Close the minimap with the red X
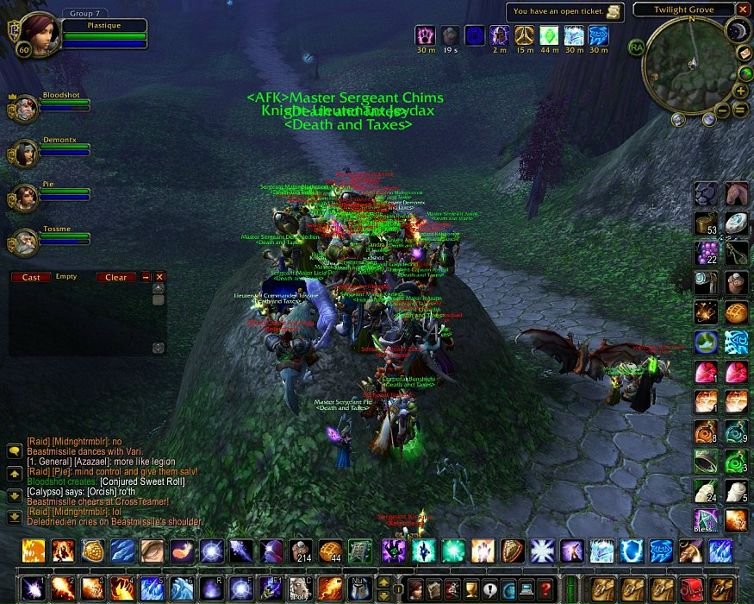Viewport: 754px width, 604px height. tap(741, 10)
